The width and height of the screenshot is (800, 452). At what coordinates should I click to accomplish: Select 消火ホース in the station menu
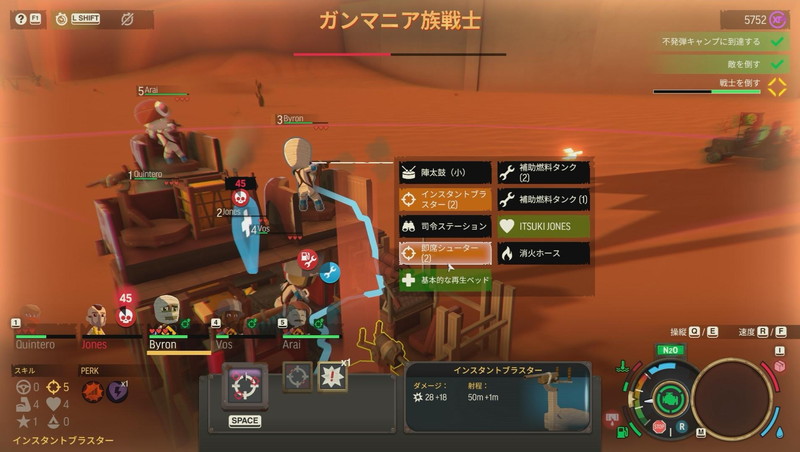[543, 253]
